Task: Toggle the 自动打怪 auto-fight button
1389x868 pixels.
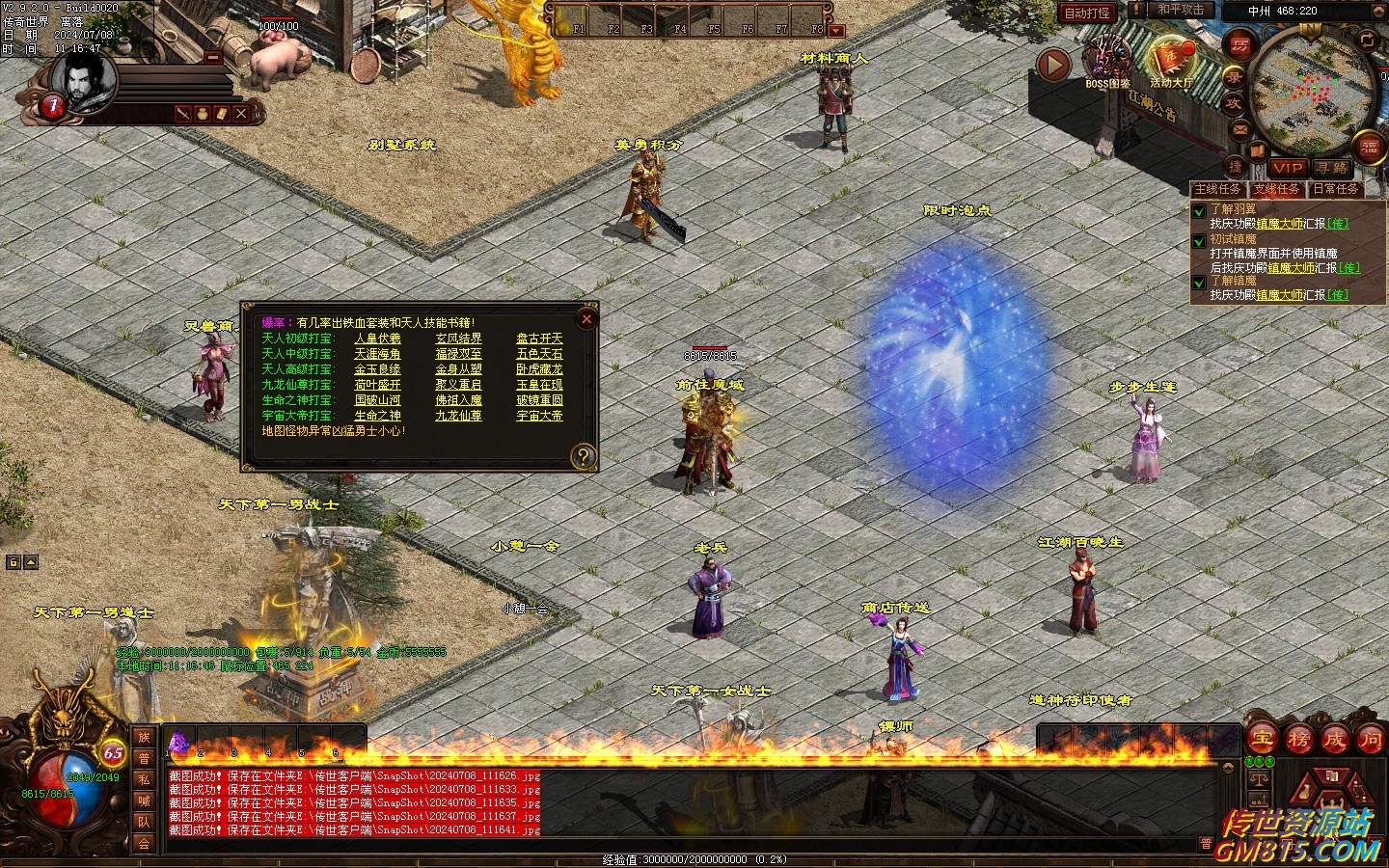Action: coord(1087,13)
